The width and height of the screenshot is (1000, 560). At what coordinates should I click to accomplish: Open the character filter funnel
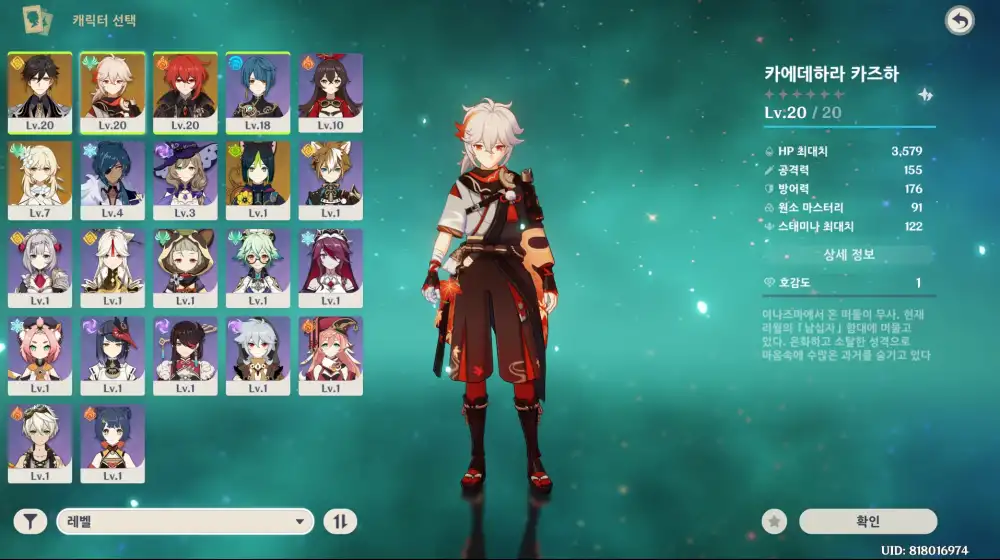tap(31, 521)
